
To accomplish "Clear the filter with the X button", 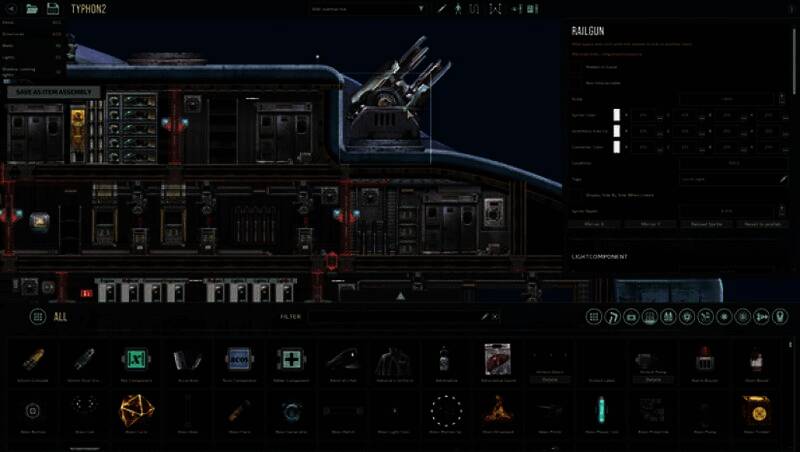I will coord(497,316).
